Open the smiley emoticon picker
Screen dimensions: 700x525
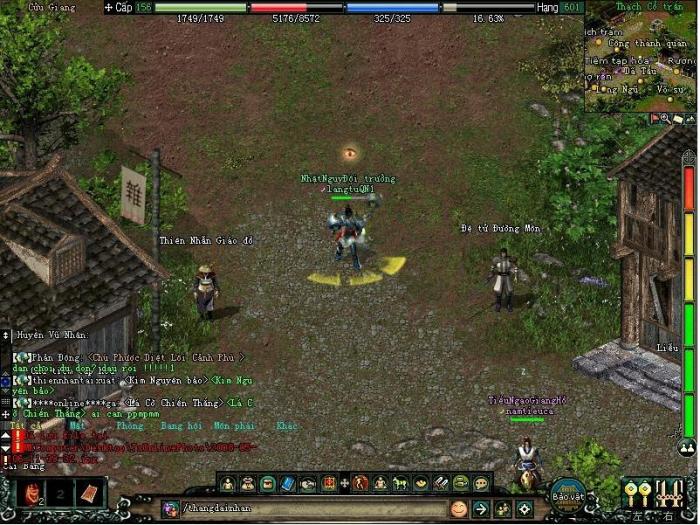(x=459, y=509)
